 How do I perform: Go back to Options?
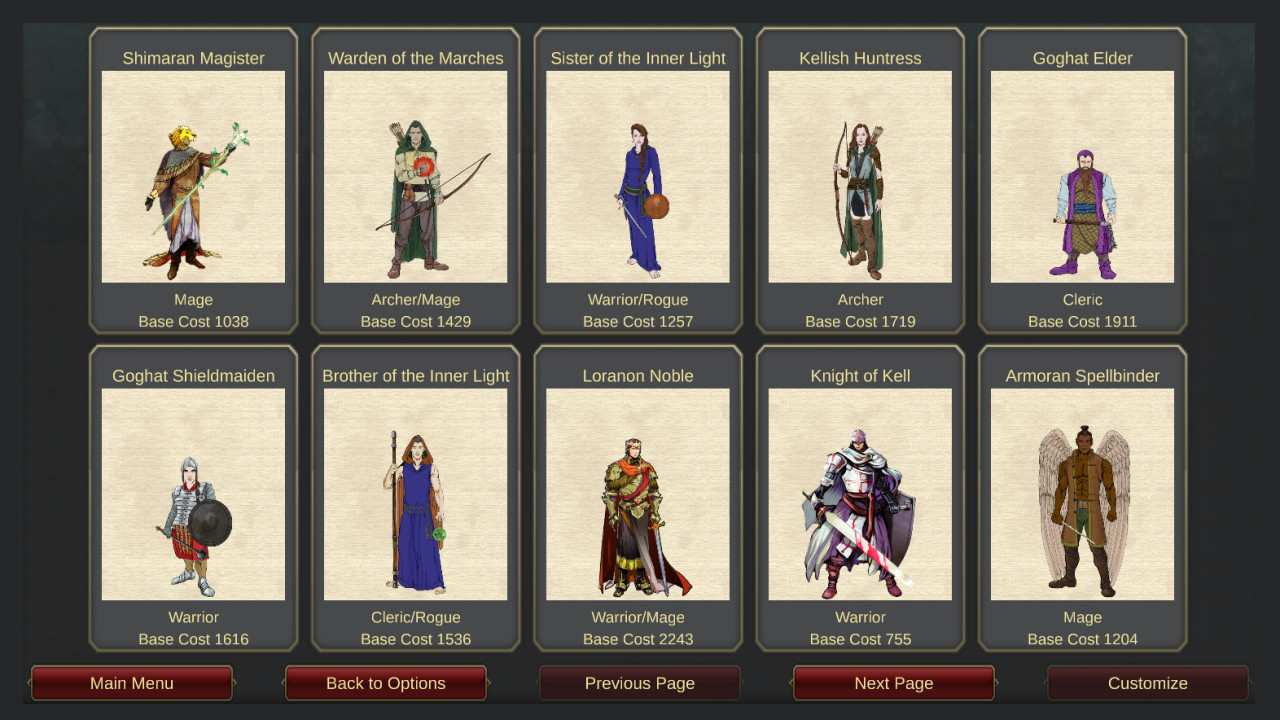click(x=385, y=683)
